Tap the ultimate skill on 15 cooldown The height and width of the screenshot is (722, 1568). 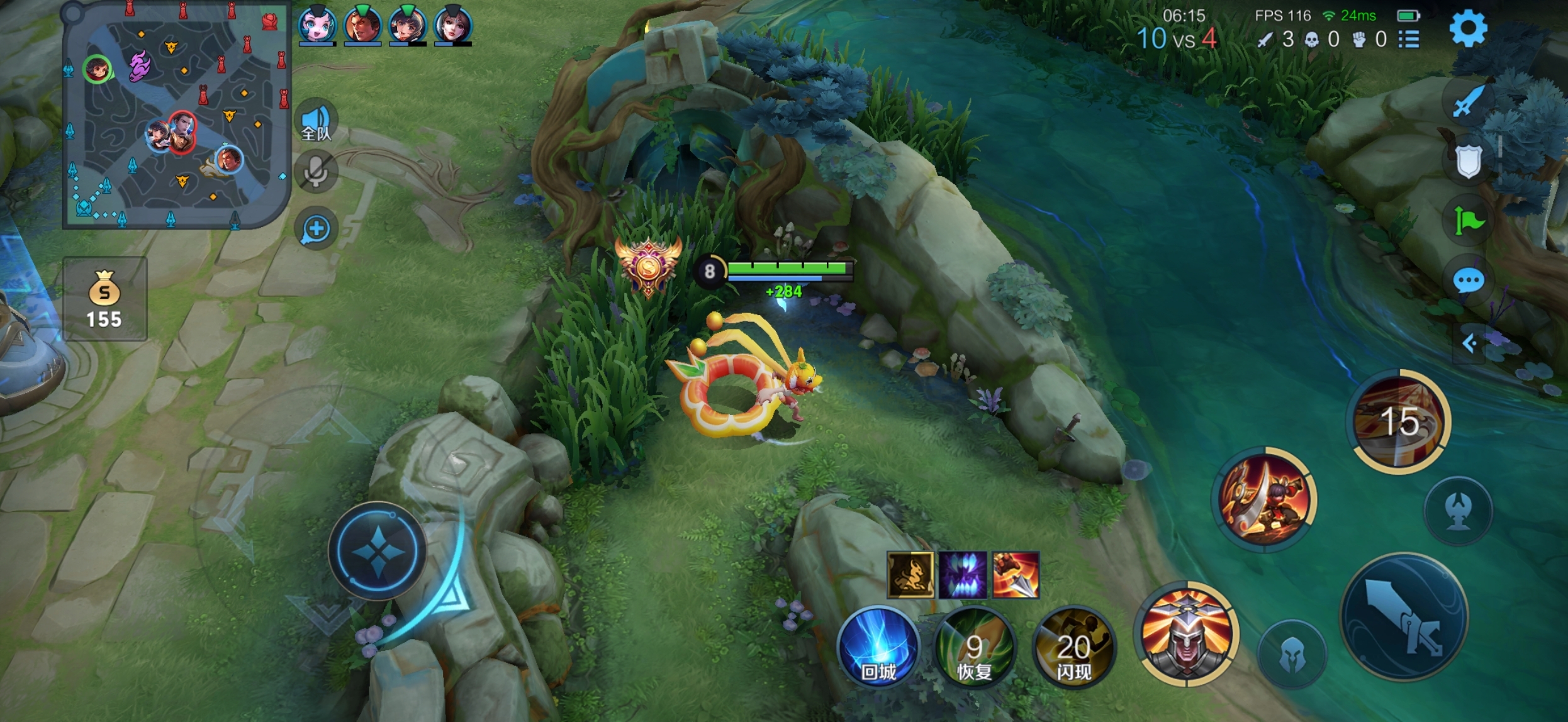click(x=1400, y=421)
